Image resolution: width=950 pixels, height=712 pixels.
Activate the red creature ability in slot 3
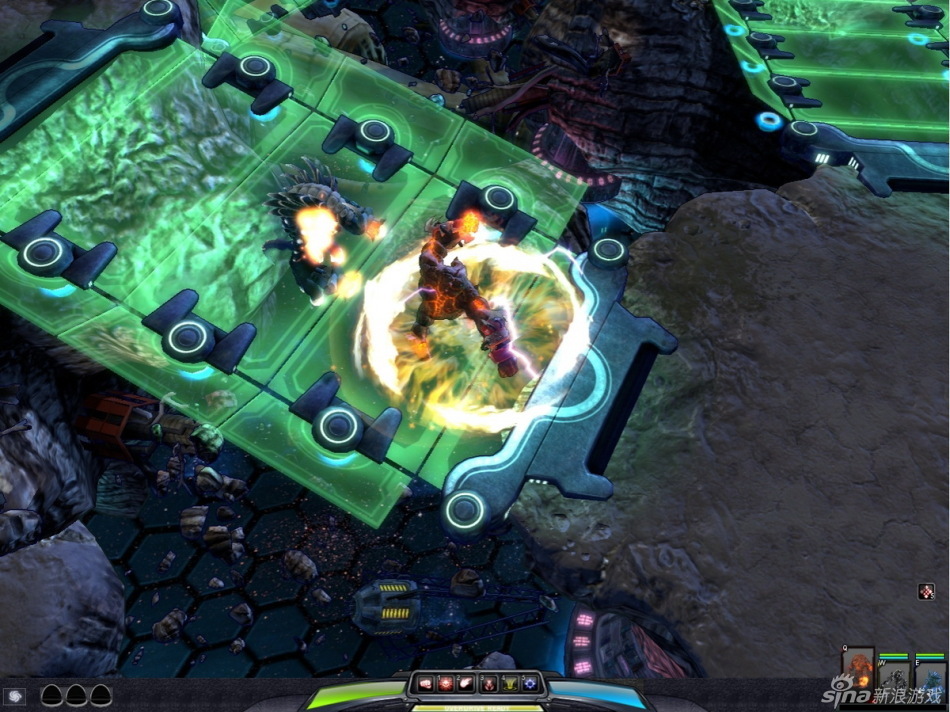[x=488, y=683]
